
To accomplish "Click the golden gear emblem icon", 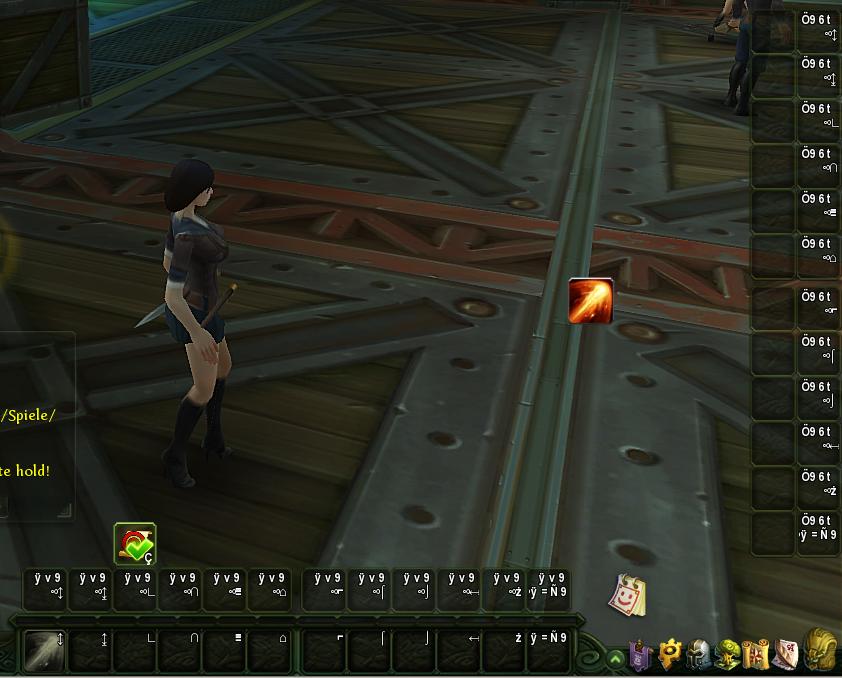I will point(669,654).
